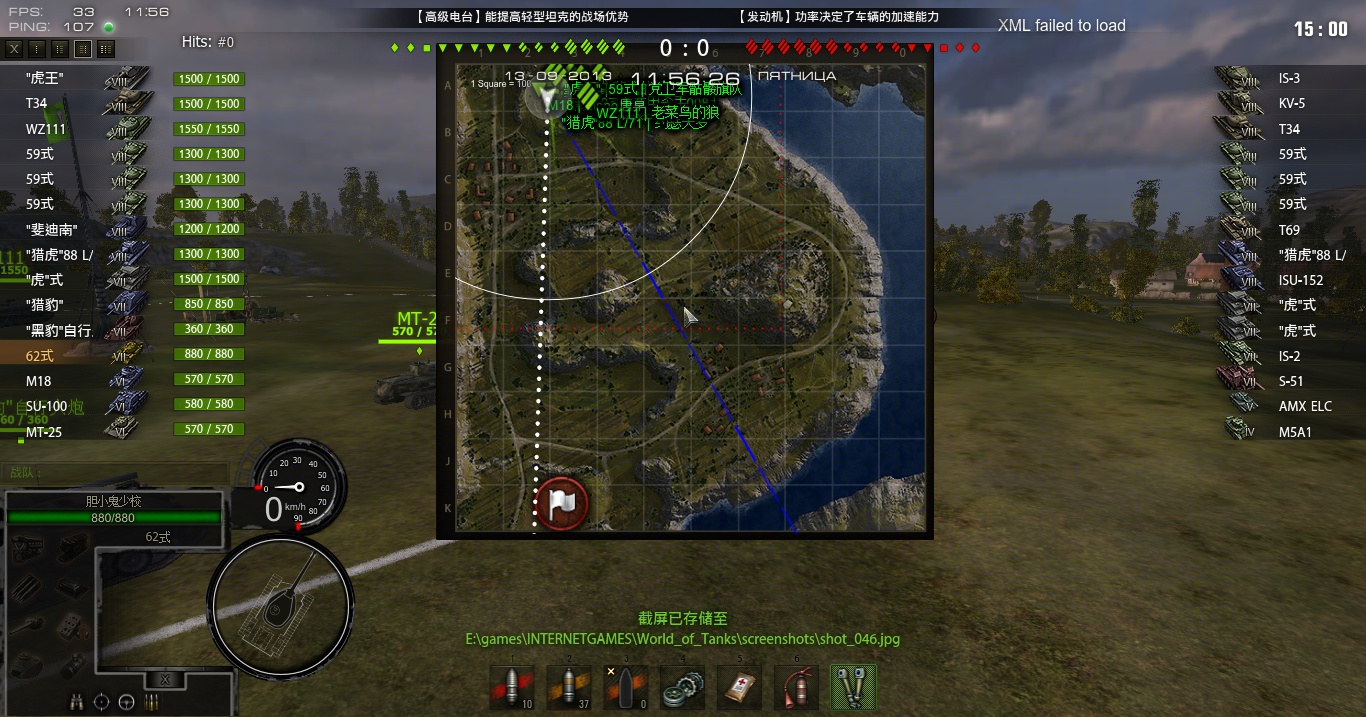Screen dimensions: 1366x717
Task: Use the first aid kit consumable
Action: (739, 687)
